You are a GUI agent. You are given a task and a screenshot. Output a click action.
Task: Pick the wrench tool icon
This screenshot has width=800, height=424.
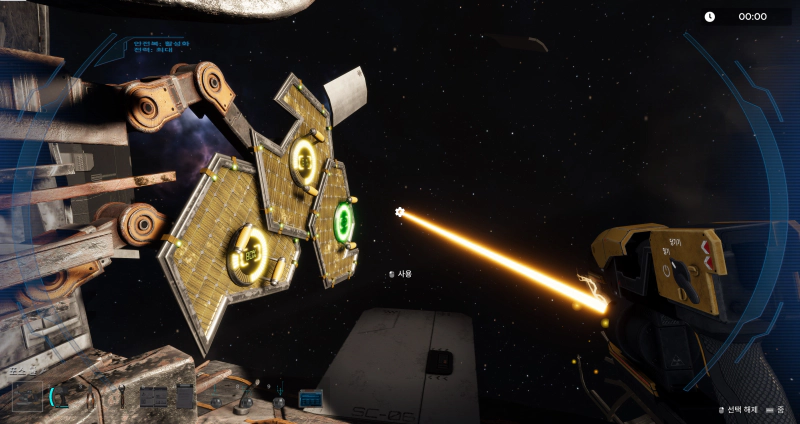(x=123, y=396)
